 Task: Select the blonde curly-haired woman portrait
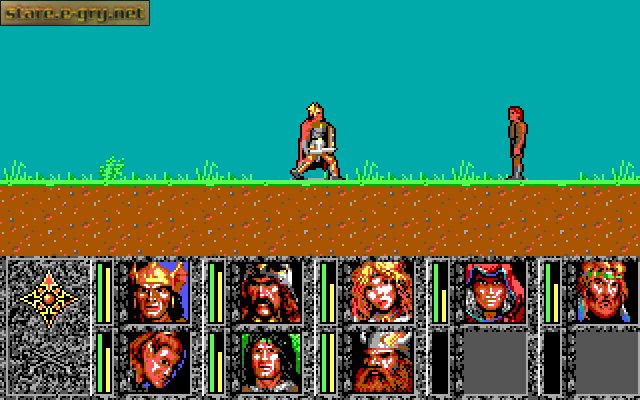click(382, 290)
